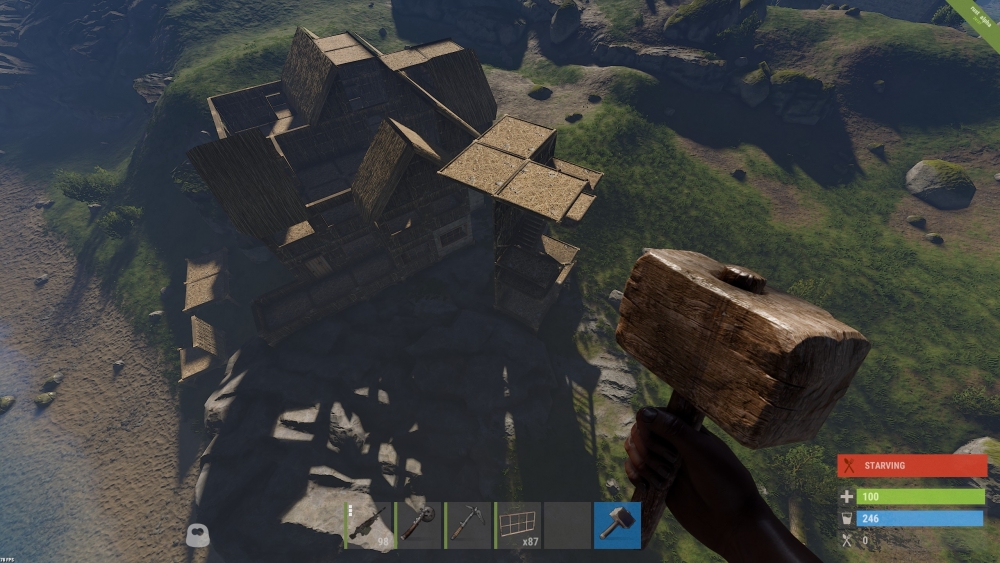Select the rifle hotbar slot
Viewport: 1000px width, 563px height.
point(368,525)
